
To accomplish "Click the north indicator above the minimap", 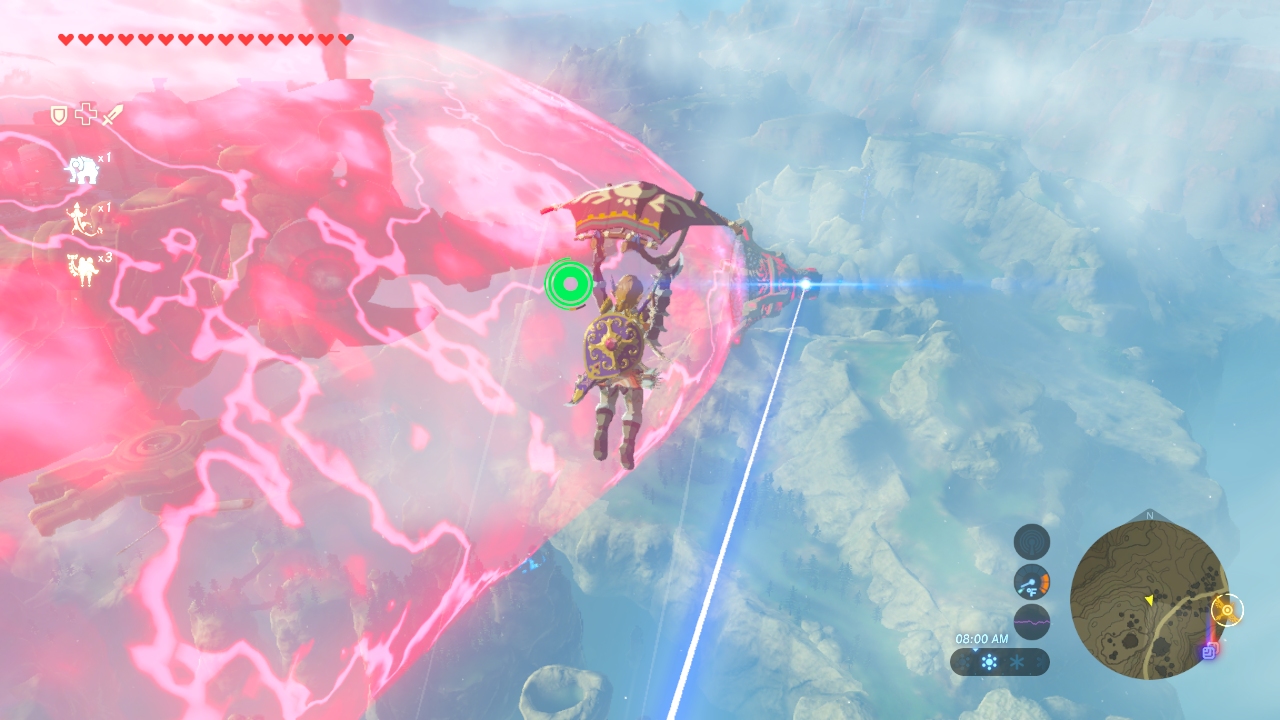I will tap(1149, 516).
